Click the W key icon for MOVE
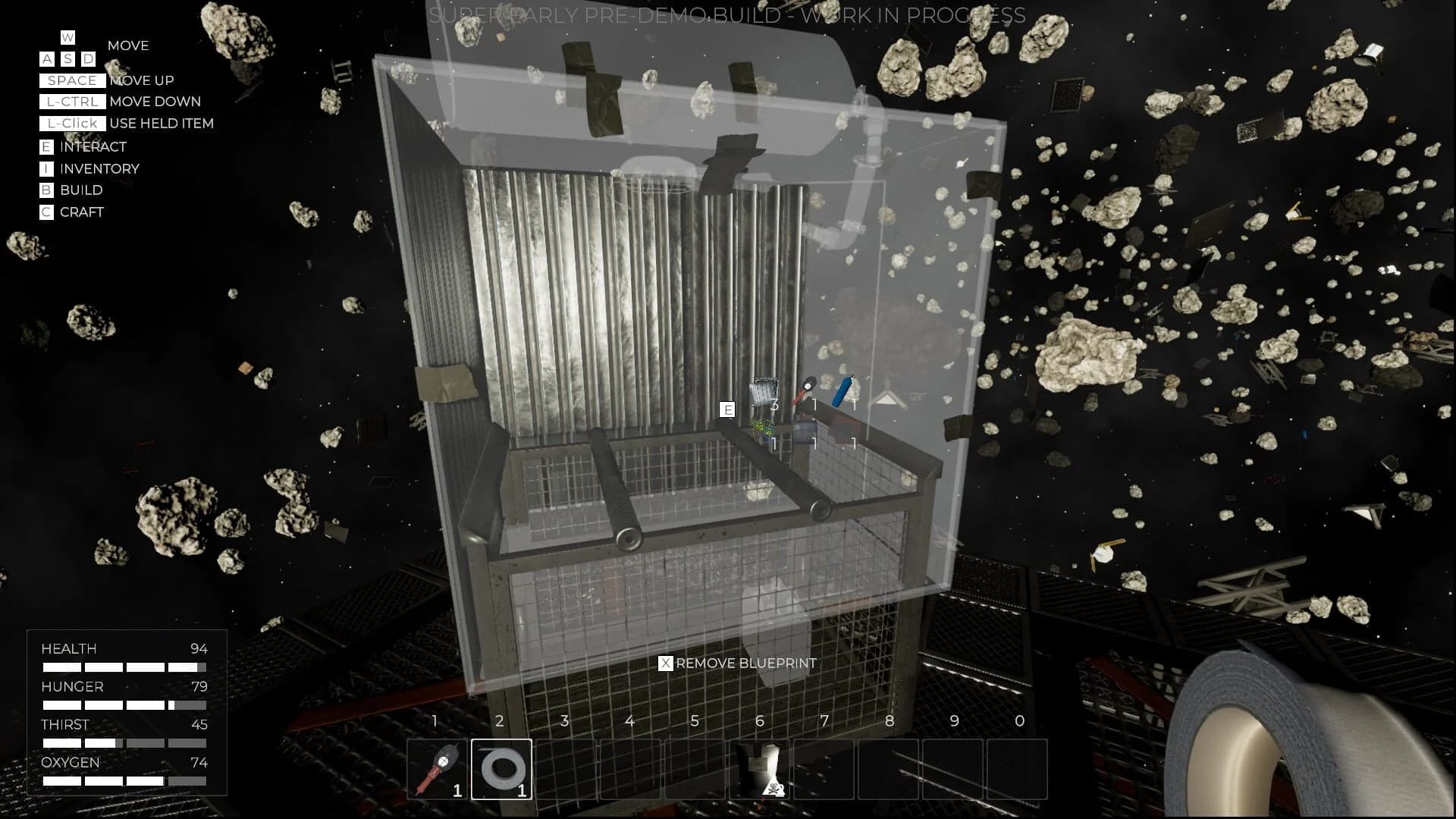1456x819 pixels. [67, 36]
